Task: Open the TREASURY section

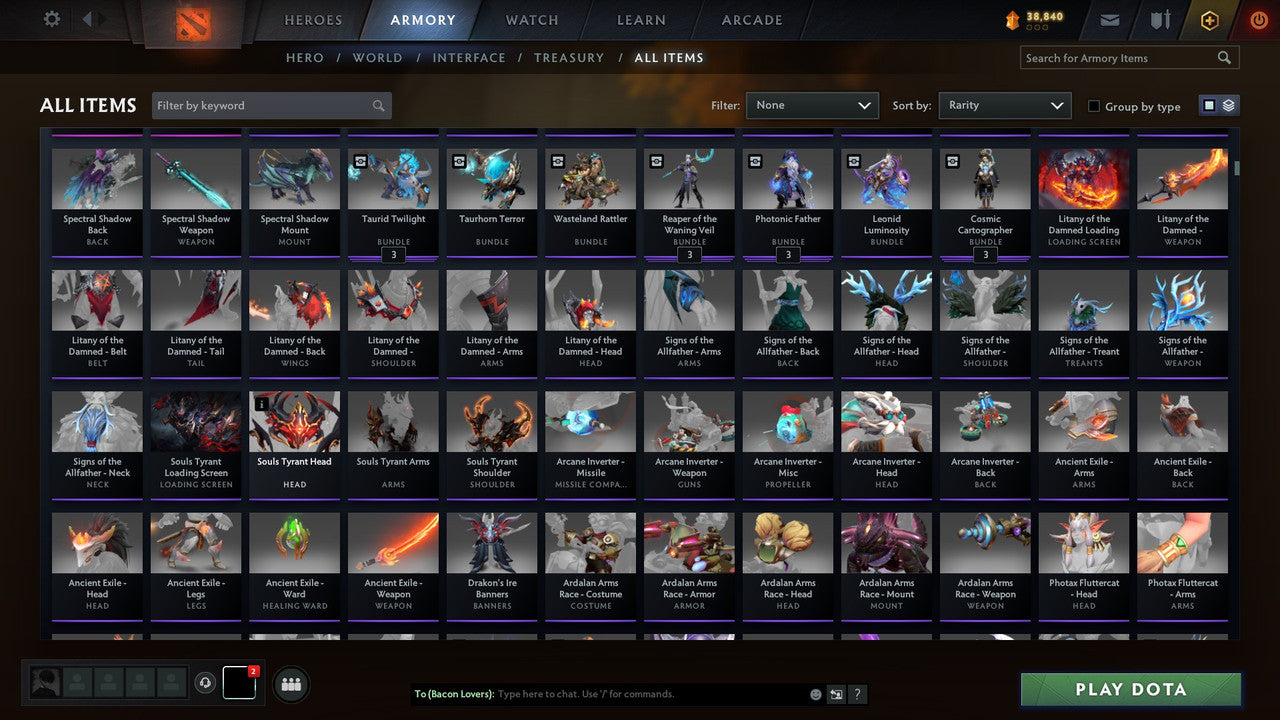Action: (x=569, y=57)
